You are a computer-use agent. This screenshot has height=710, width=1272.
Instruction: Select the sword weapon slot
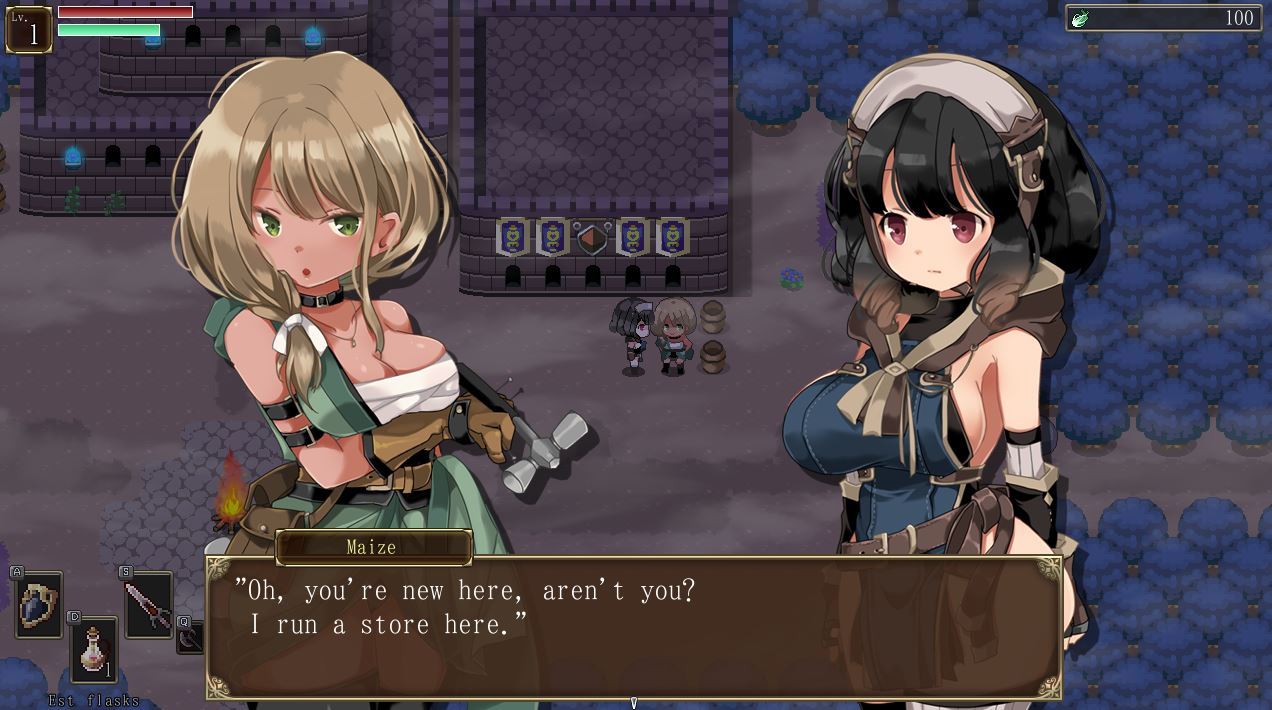[x=148, y=604]
